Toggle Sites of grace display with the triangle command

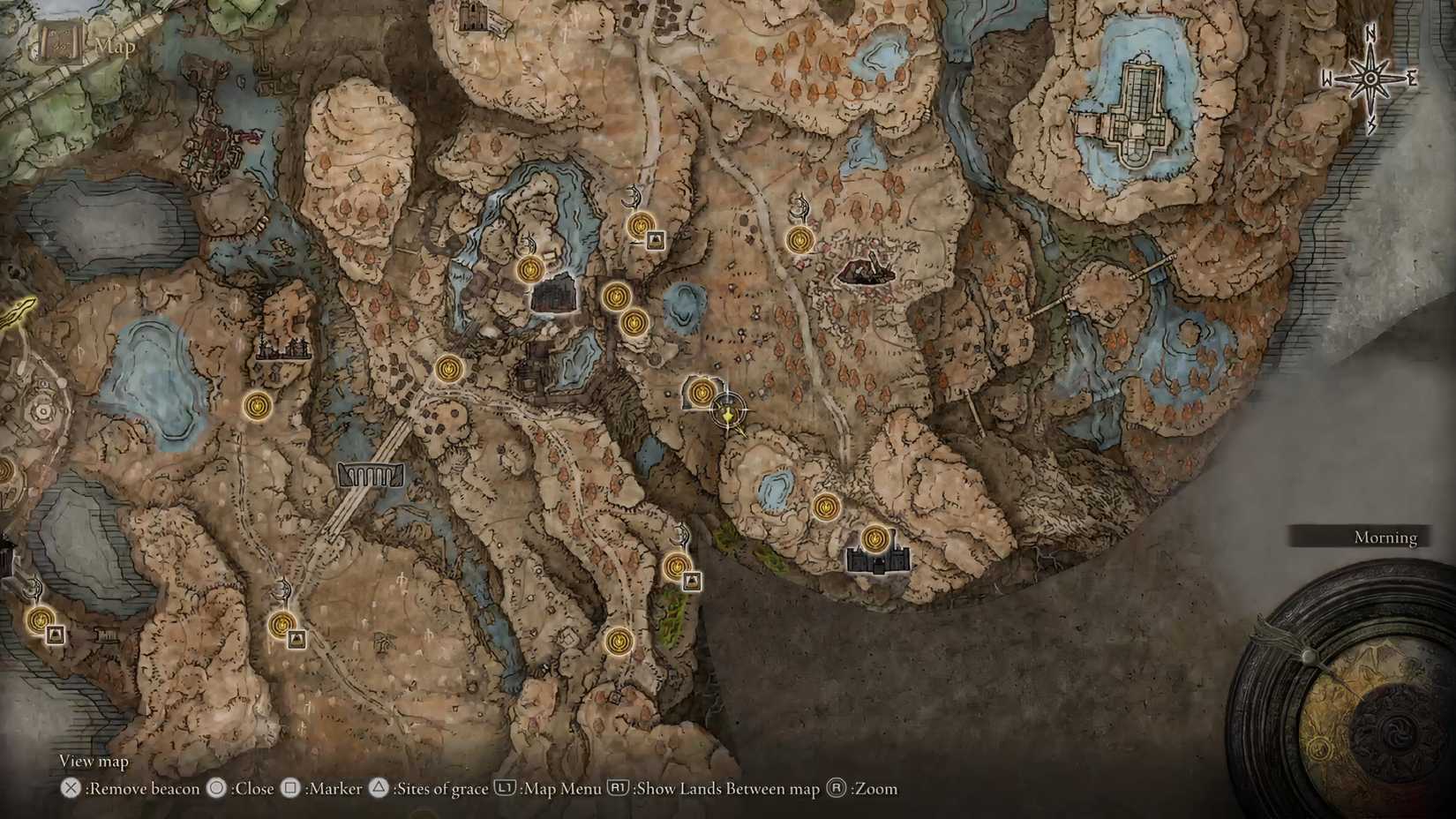click(x=379, y=789)
